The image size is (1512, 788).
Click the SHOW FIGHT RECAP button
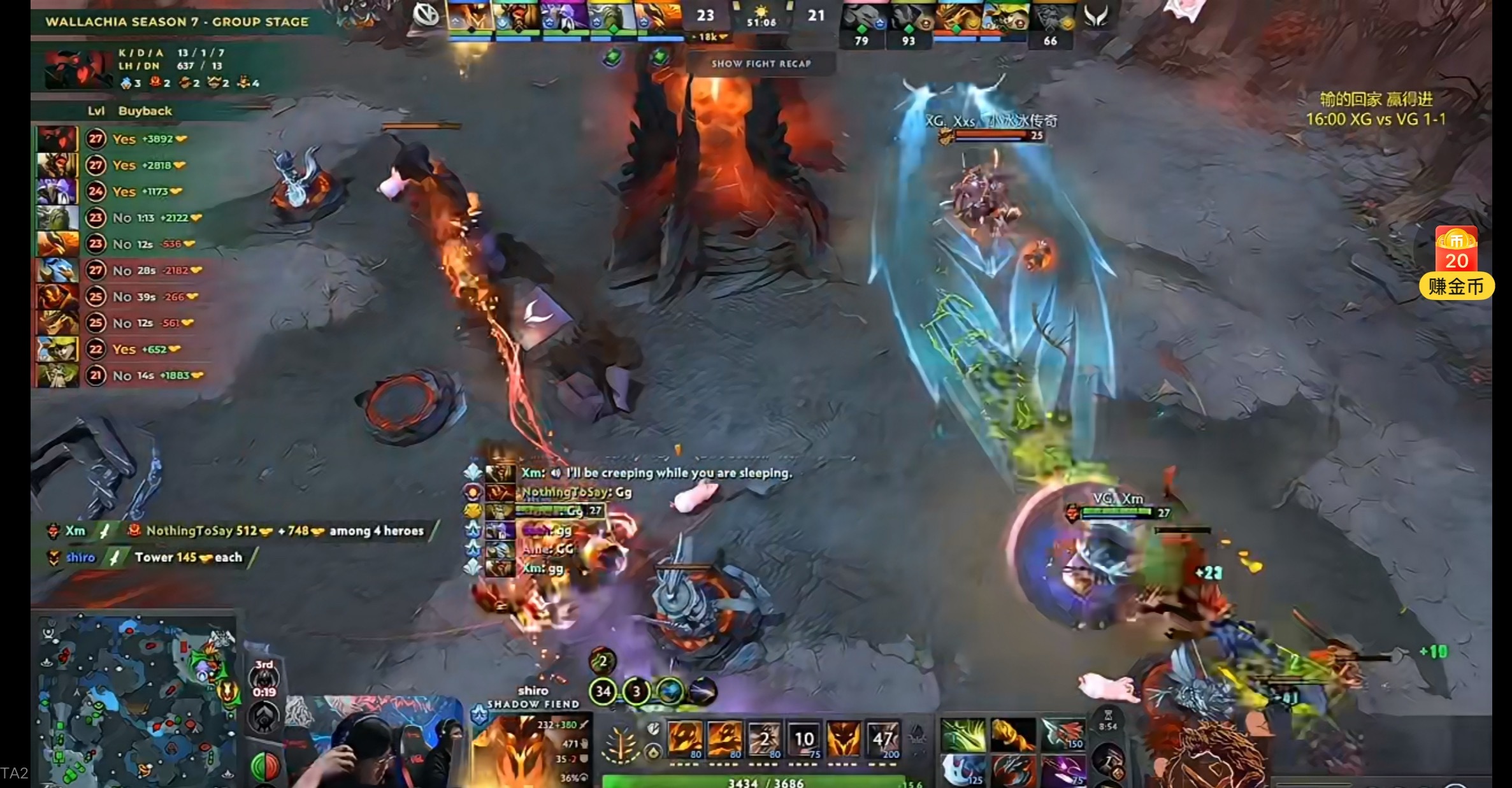pos(762,64)
